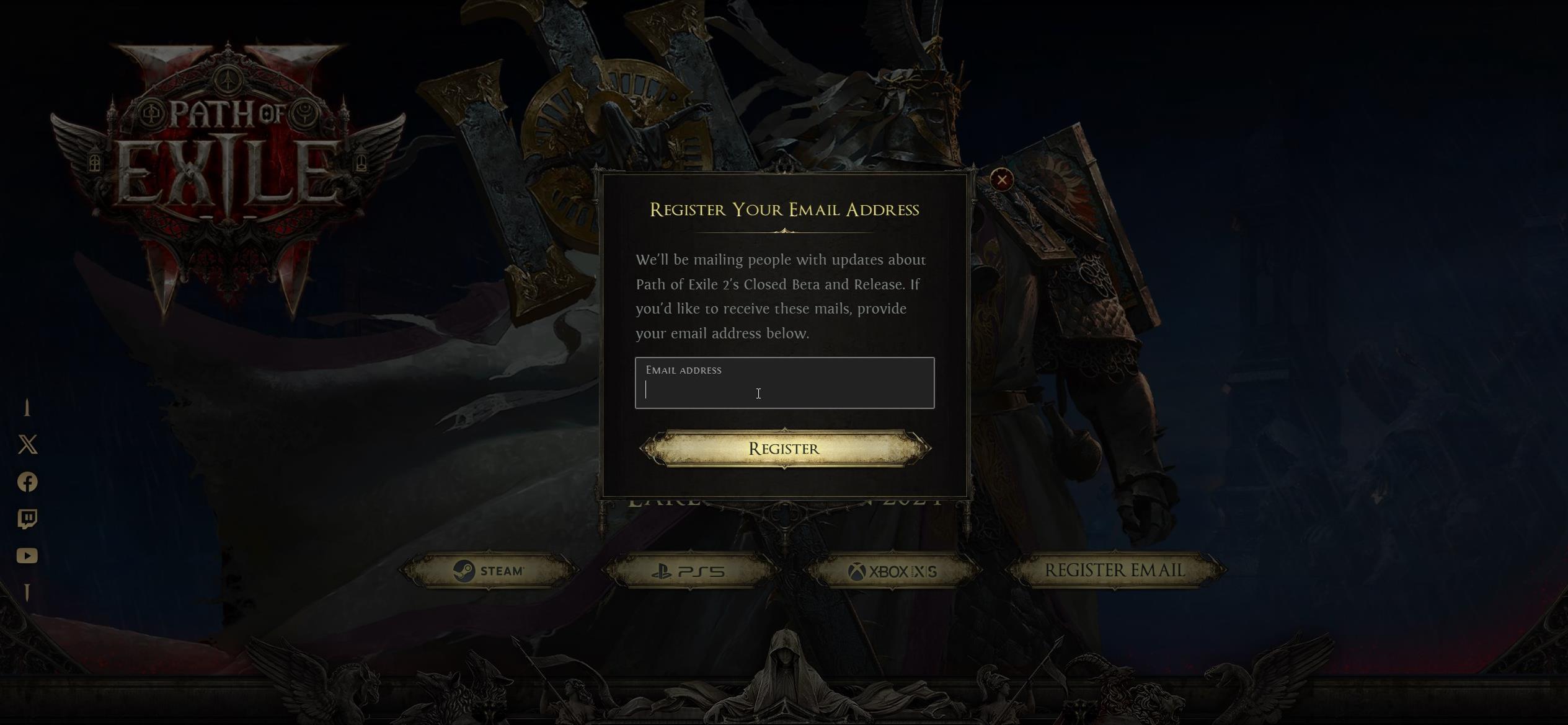This screenshot has width=1568, height=725.
Task: Open Path of Exile 2's X profile
Action: pos(27,445)
